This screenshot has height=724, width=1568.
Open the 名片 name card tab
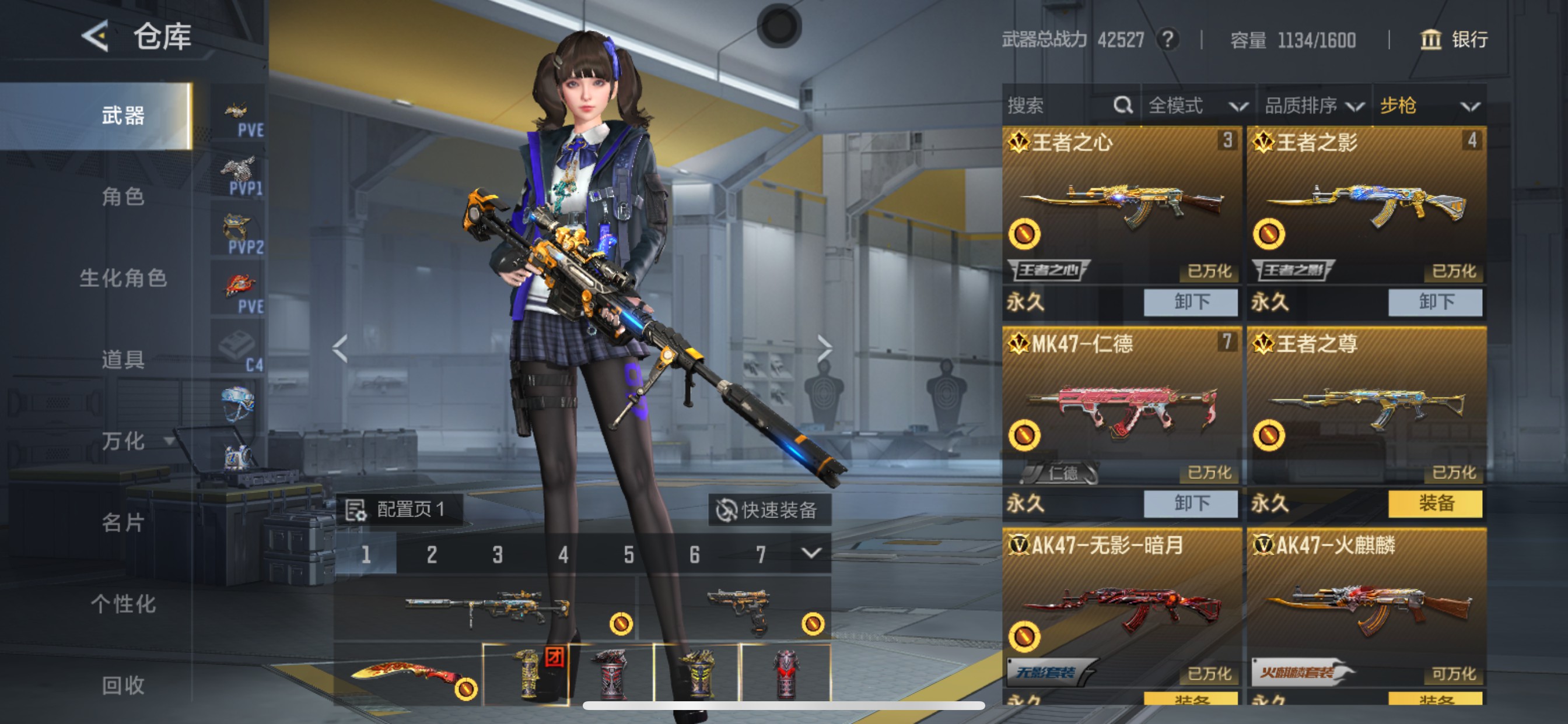tap(123, 522)
